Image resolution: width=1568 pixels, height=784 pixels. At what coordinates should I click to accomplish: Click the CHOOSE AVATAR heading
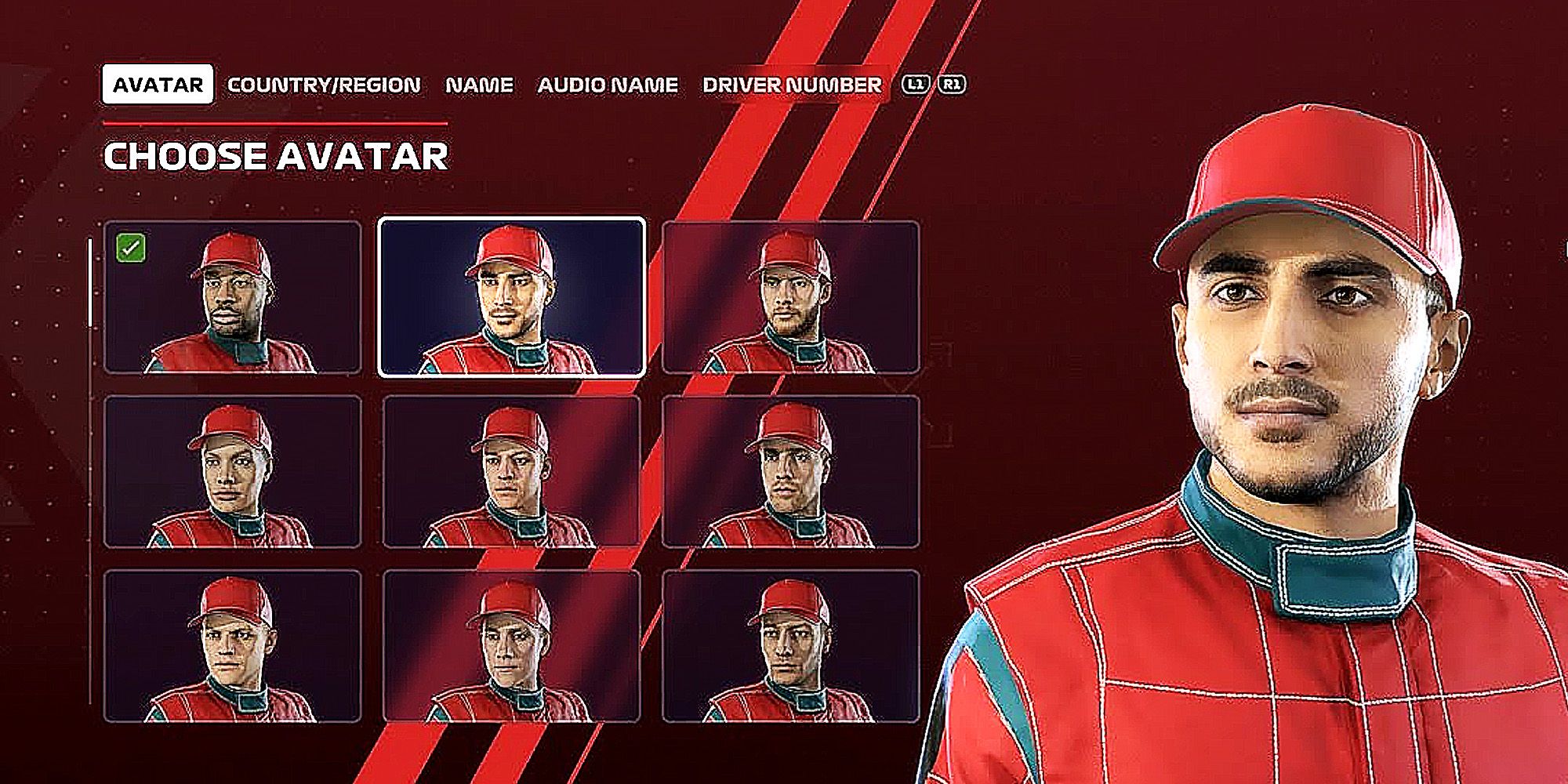coord(276,155)
